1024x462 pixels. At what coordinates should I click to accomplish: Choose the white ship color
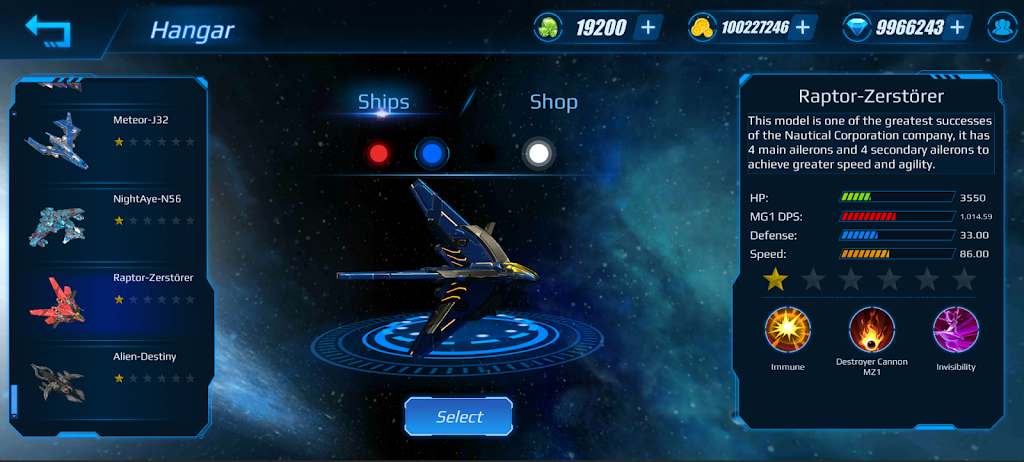(x=538, y=153)
